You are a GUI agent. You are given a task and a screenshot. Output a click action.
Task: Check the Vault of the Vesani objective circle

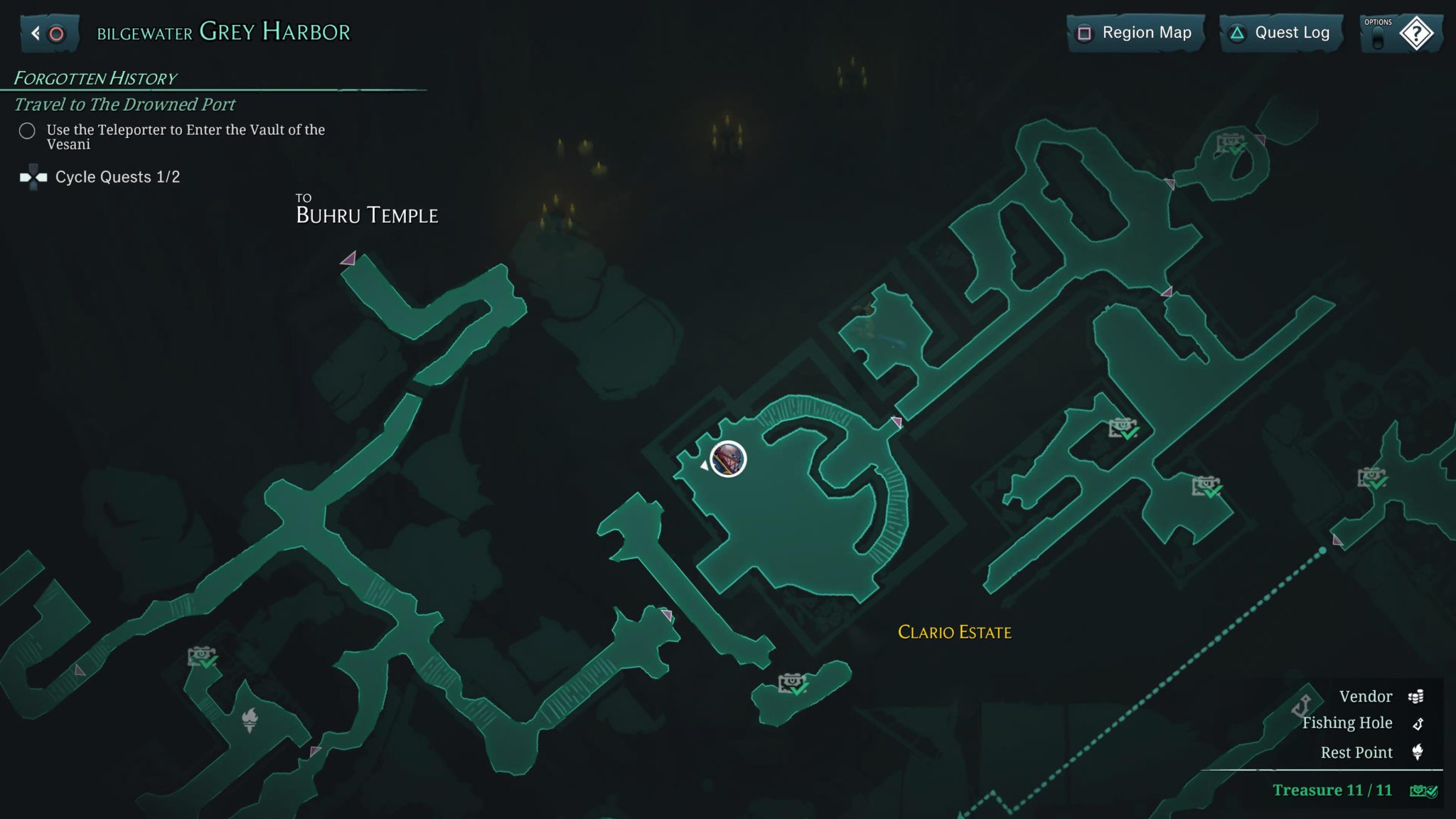[x=27, y=131]
